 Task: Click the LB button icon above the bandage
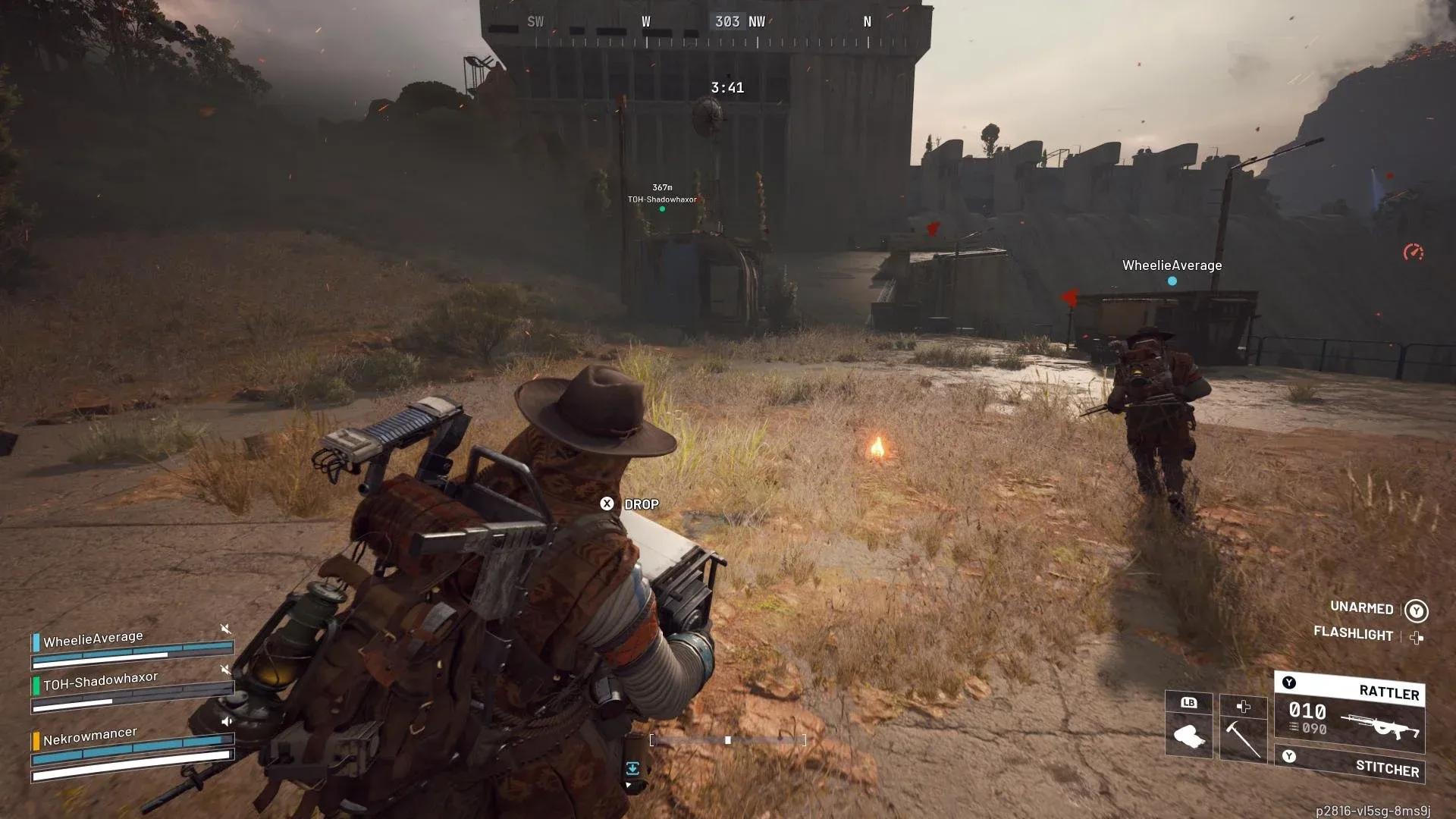pyautogui.click(x=1188, y=704)
